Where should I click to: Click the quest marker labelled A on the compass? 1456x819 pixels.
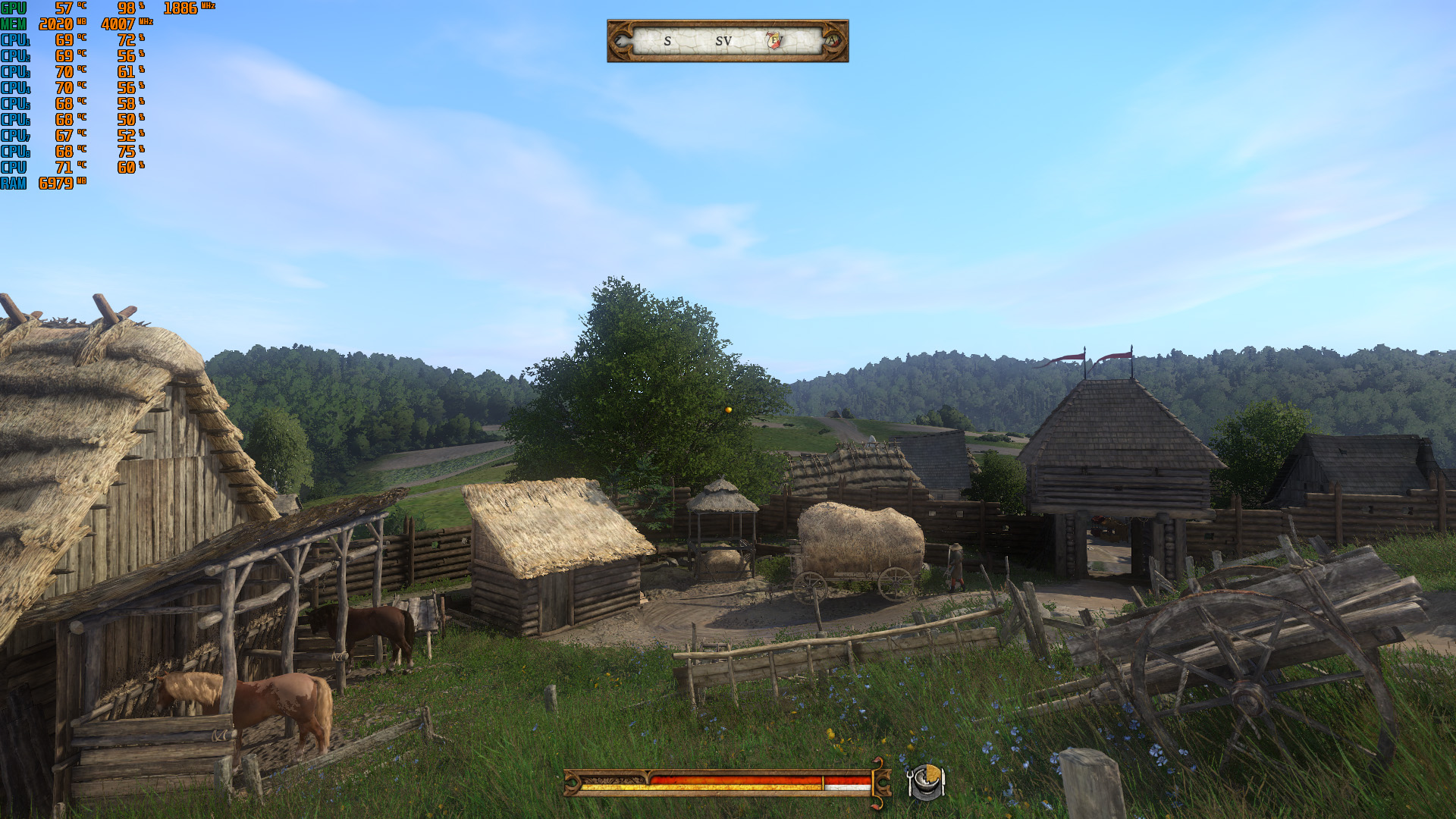(832, 40)
